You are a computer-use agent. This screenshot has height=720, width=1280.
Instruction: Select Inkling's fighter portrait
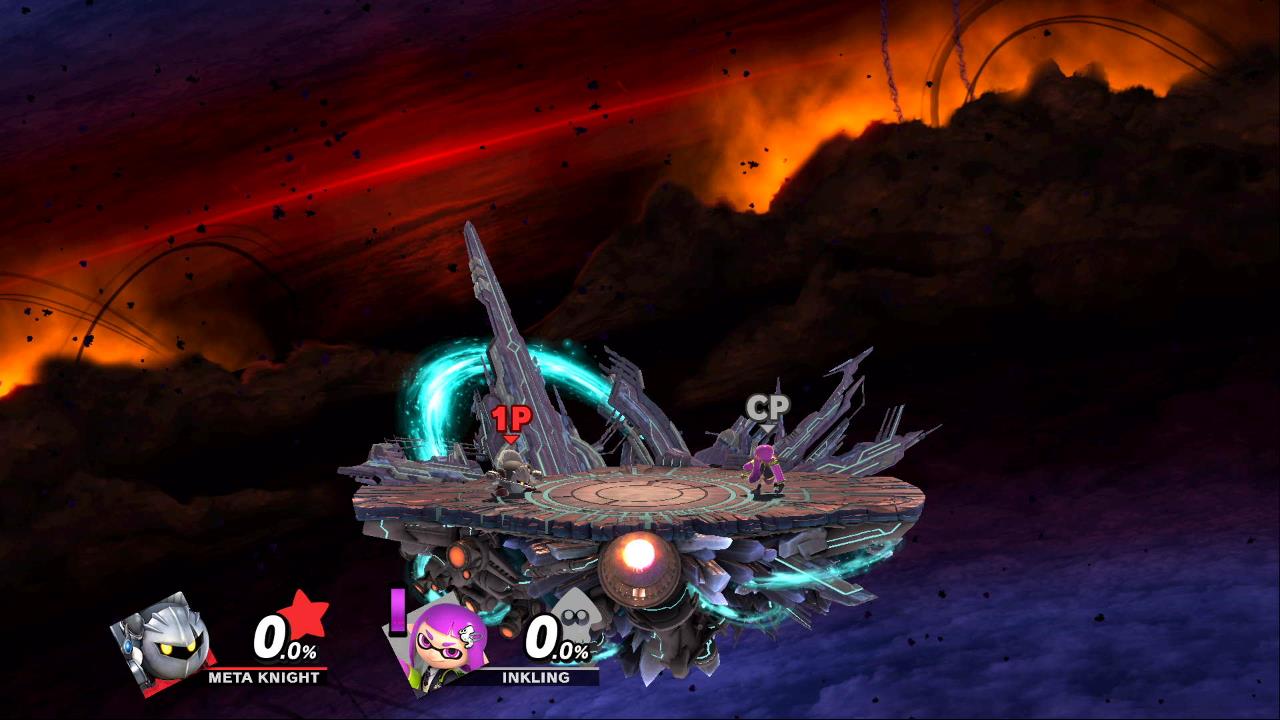pos(444,643)
